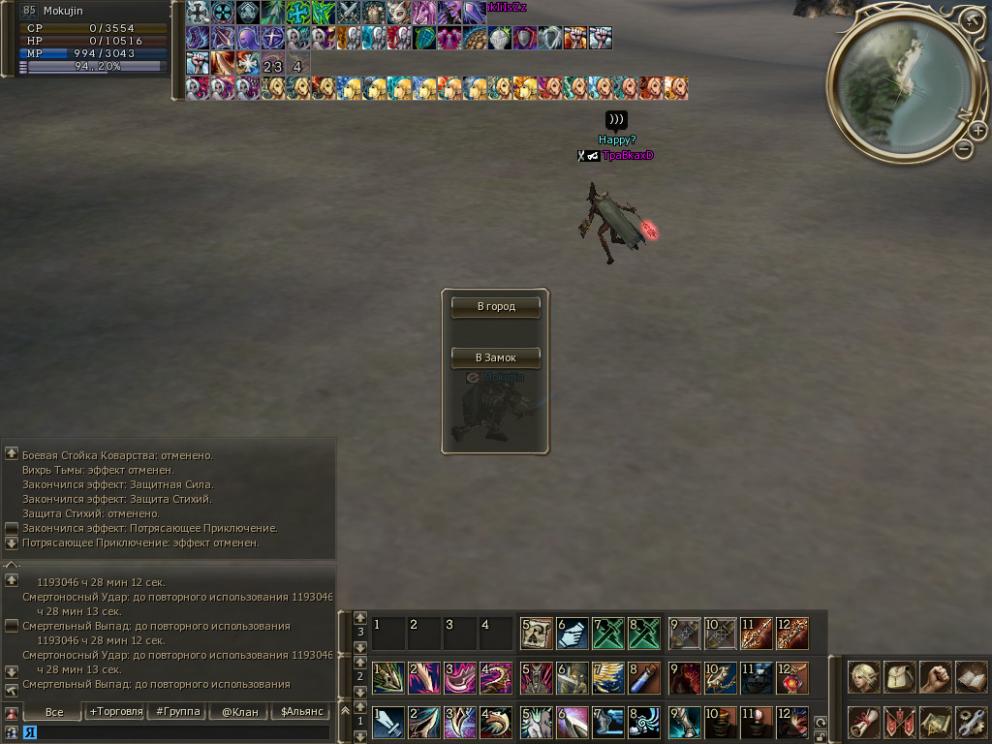
Task: Choose the "В город" respawn button
Action: [495, 307]
